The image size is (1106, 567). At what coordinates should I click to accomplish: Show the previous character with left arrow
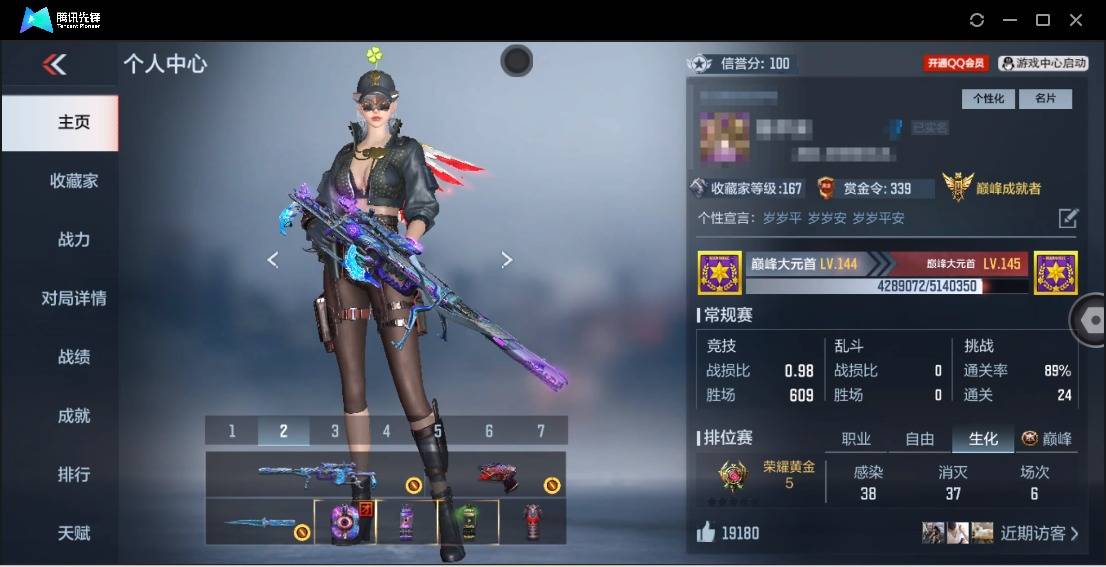(x=272, y=260)
